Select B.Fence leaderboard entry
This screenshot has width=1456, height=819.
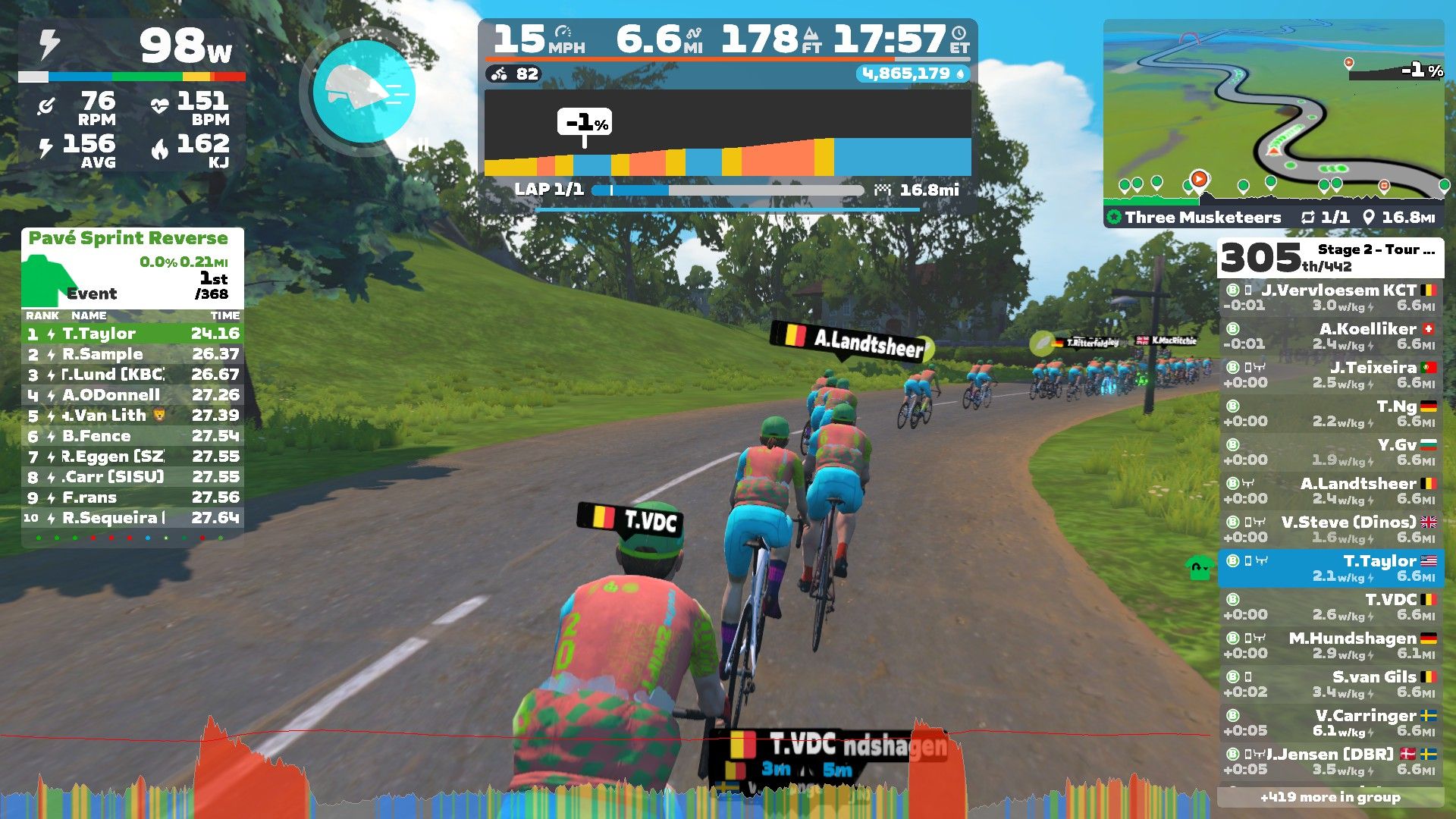(x=133, y=436)
